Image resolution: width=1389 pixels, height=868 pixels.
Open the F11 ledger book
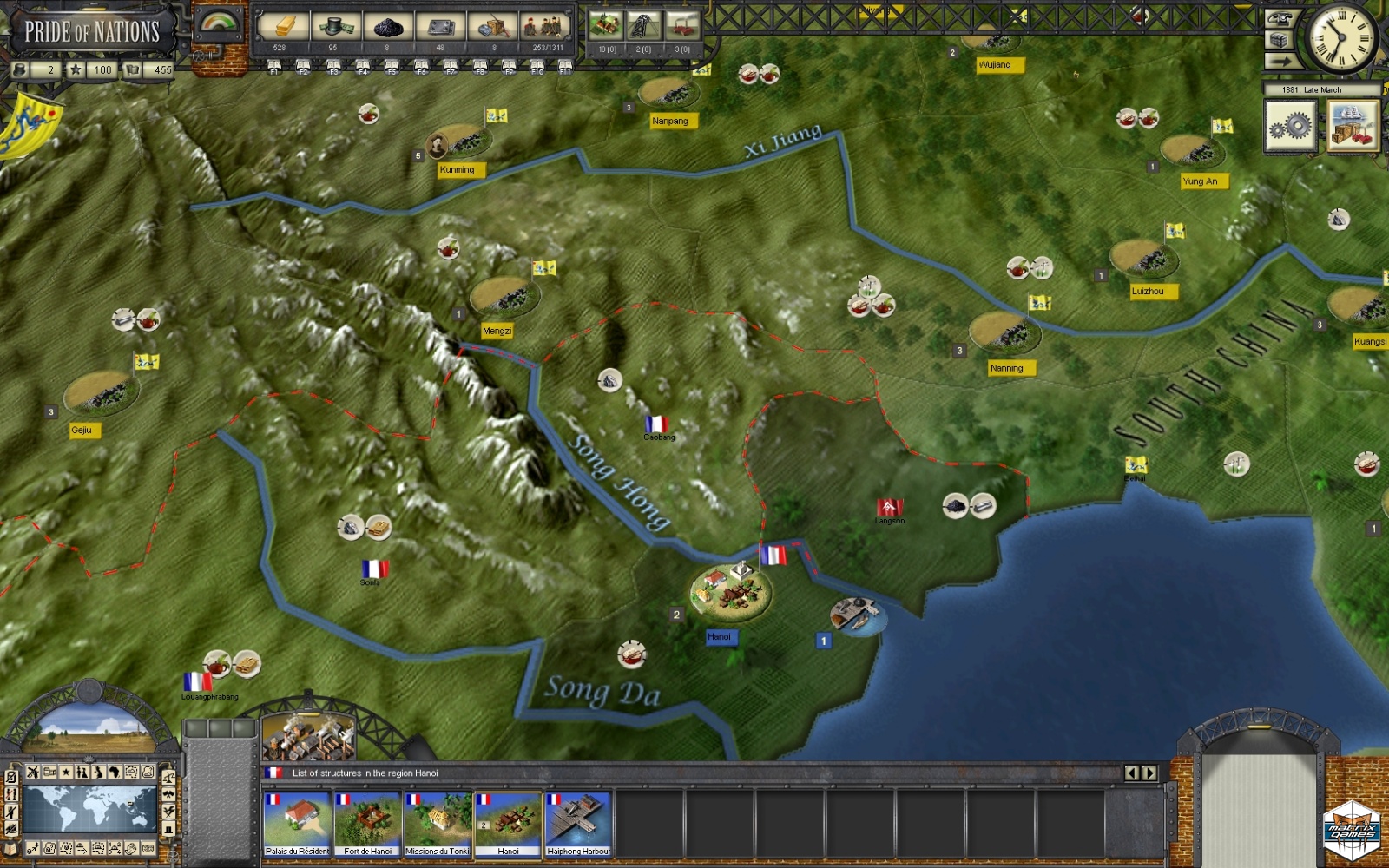[x=565, y=66]
